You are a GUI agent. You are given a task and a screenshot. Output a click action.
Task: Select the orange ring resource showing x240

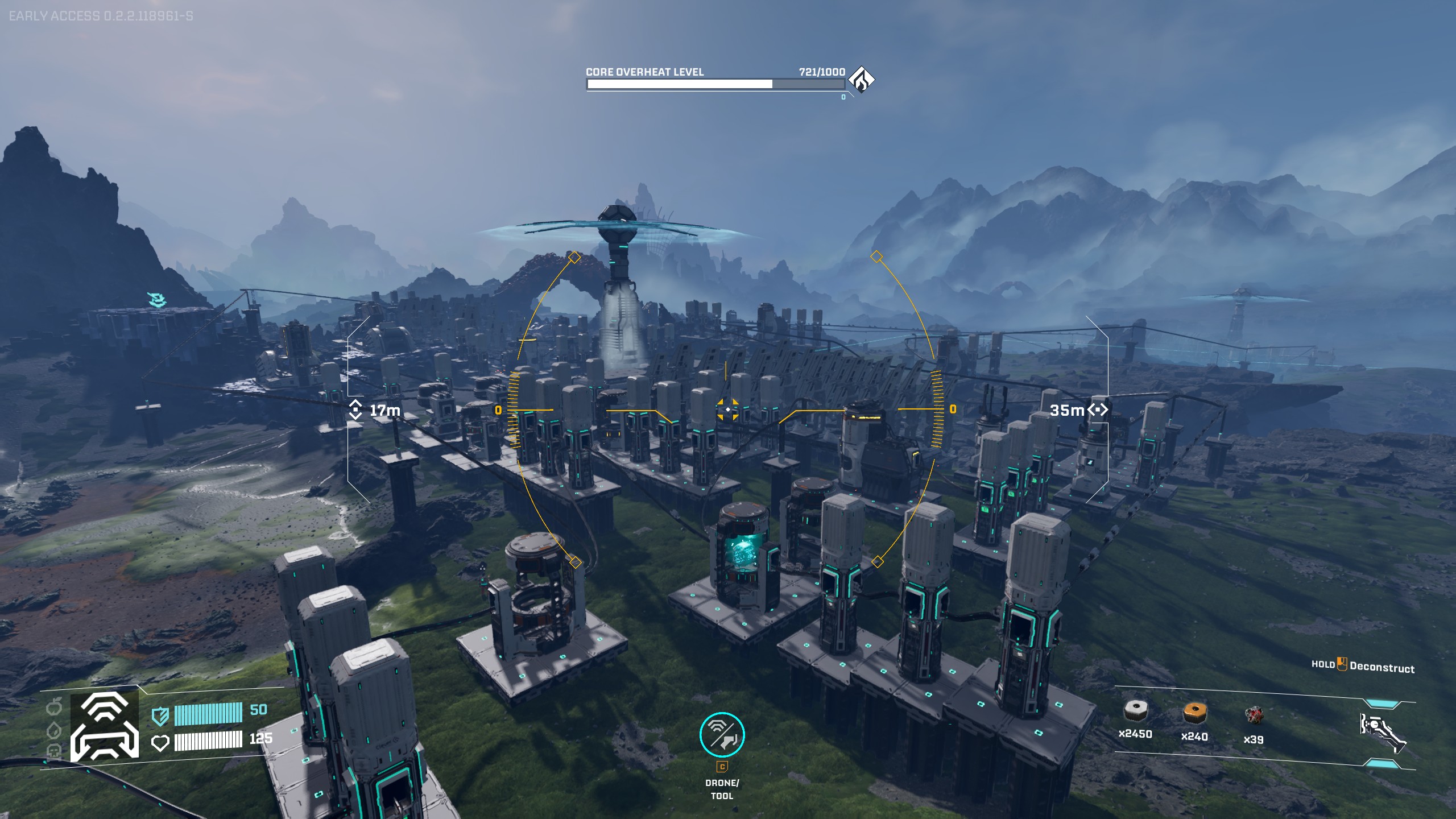point(1194,712)
